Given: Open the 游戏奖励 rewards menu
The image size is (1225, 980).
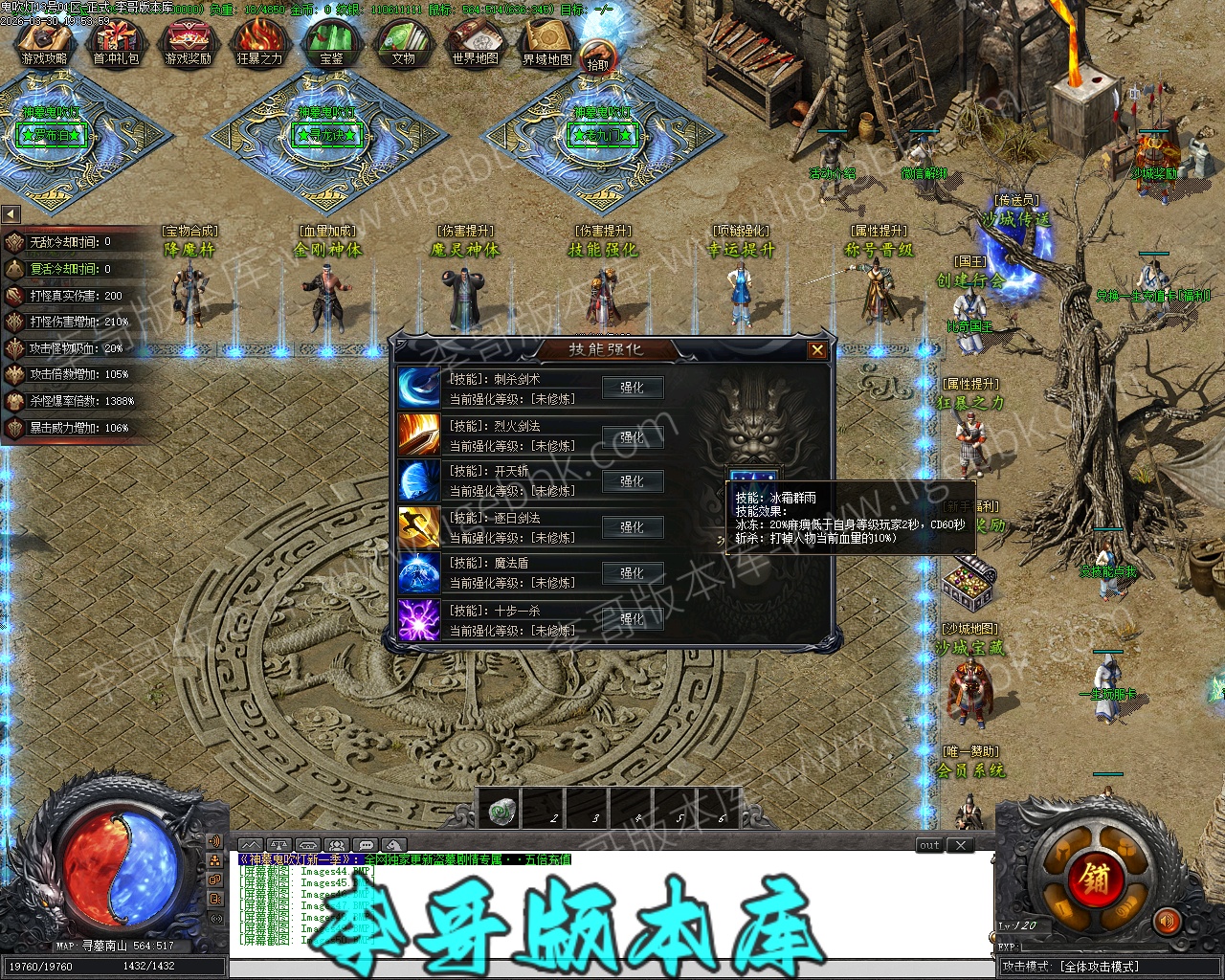Looking at the screenshot, I should [188, 44].
